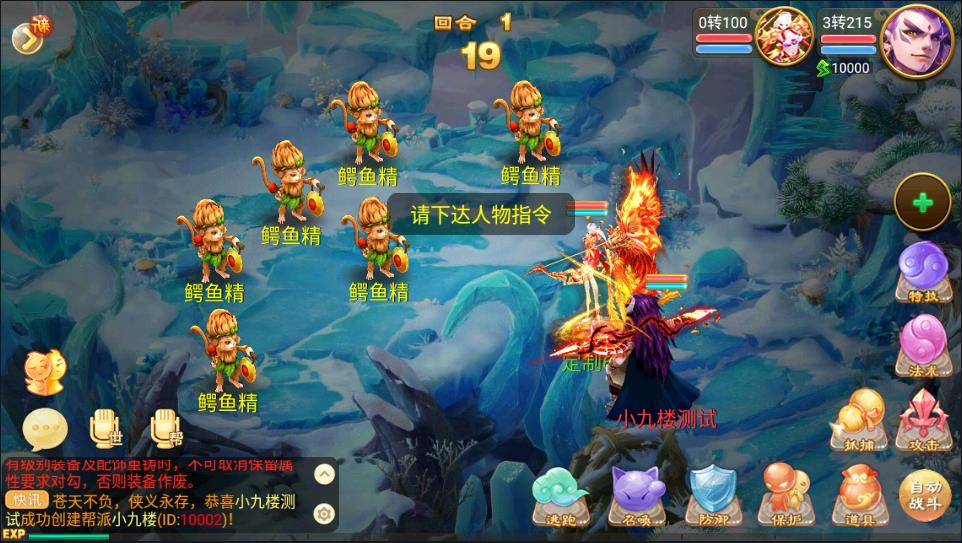Choose the 逃跑 flee command

click(561, 494)
